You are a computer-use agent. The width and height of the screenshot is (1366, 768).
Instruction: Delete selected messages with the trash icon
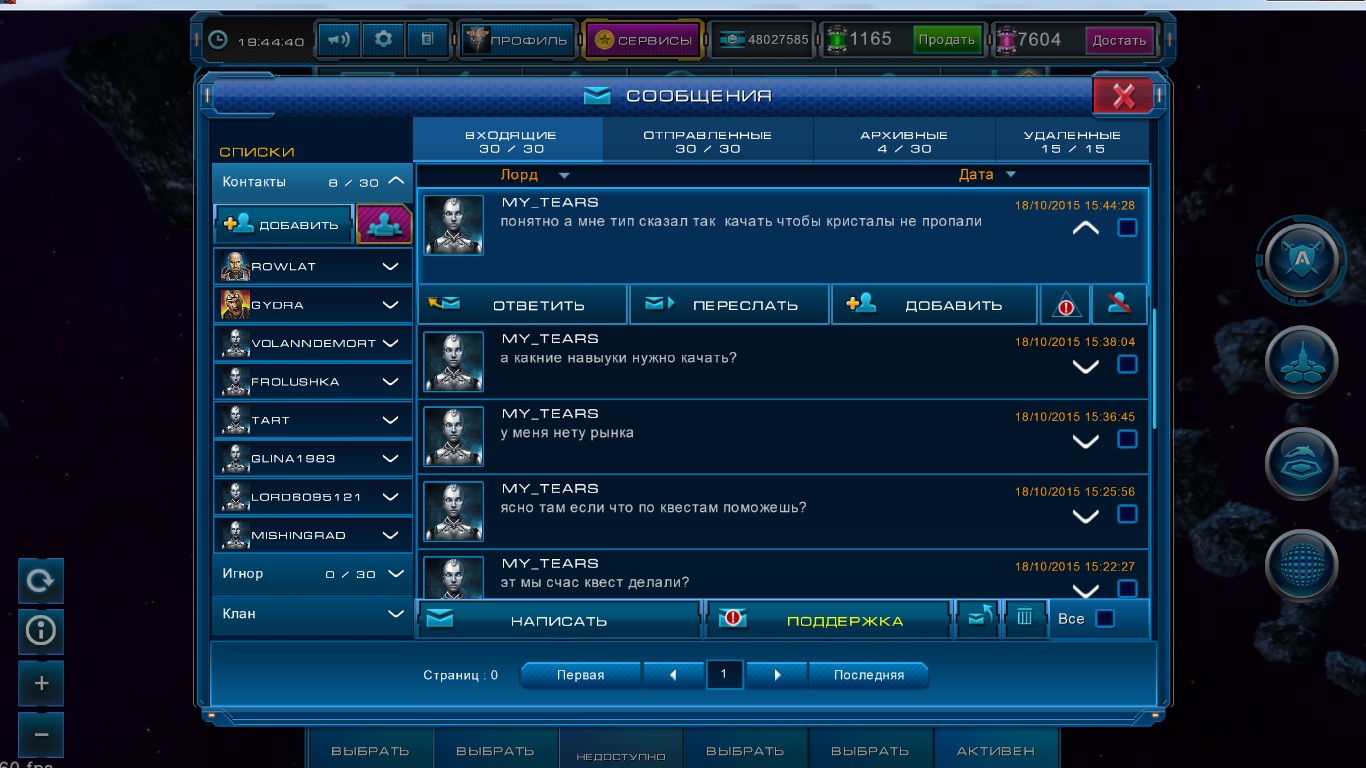click(1024, 618)
